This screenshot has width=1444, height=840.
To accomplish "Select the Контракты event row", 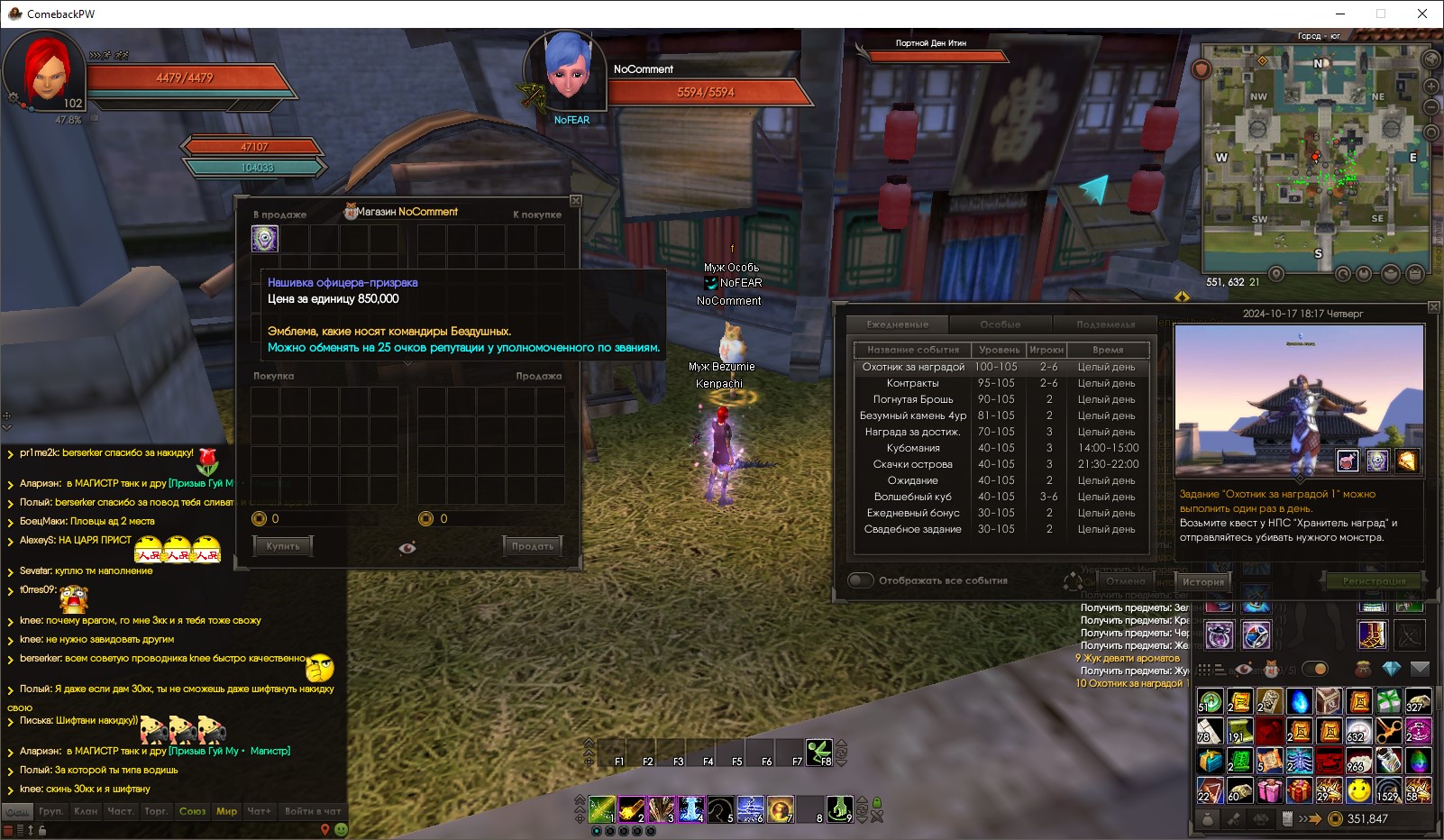I will [912, 383].
